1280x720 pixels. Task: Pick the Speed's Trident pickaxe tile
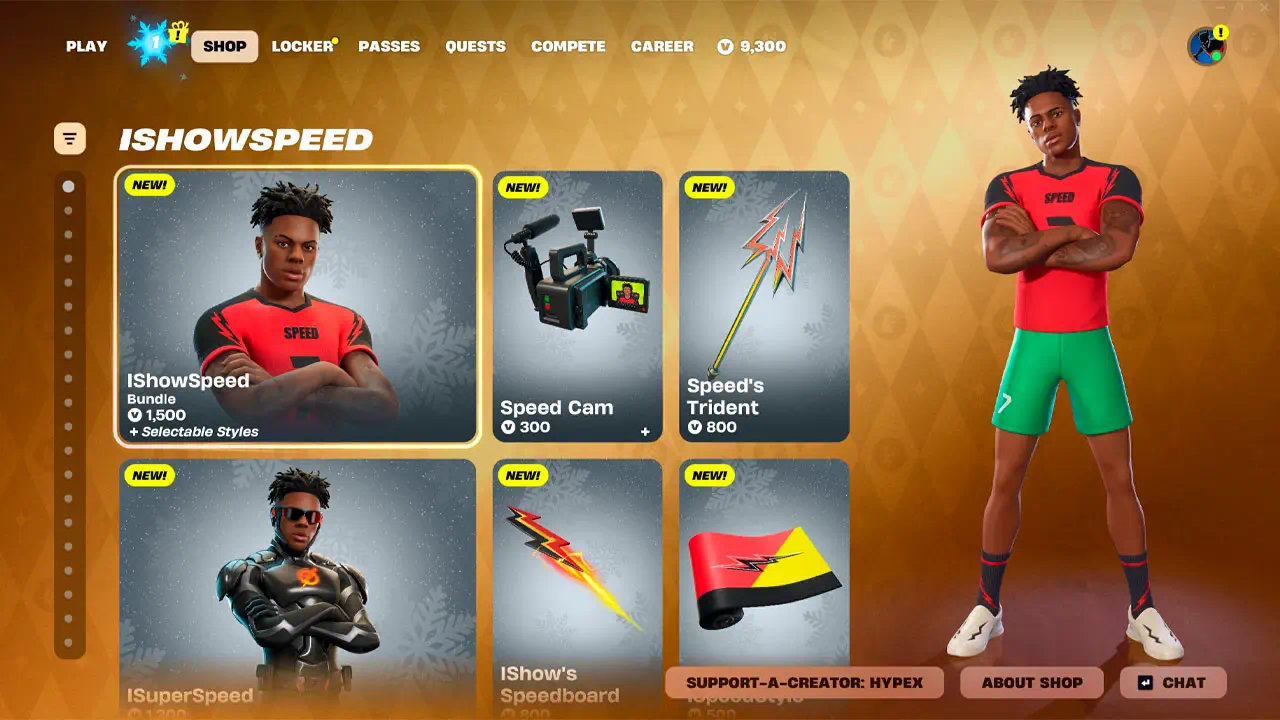(764, 305)
